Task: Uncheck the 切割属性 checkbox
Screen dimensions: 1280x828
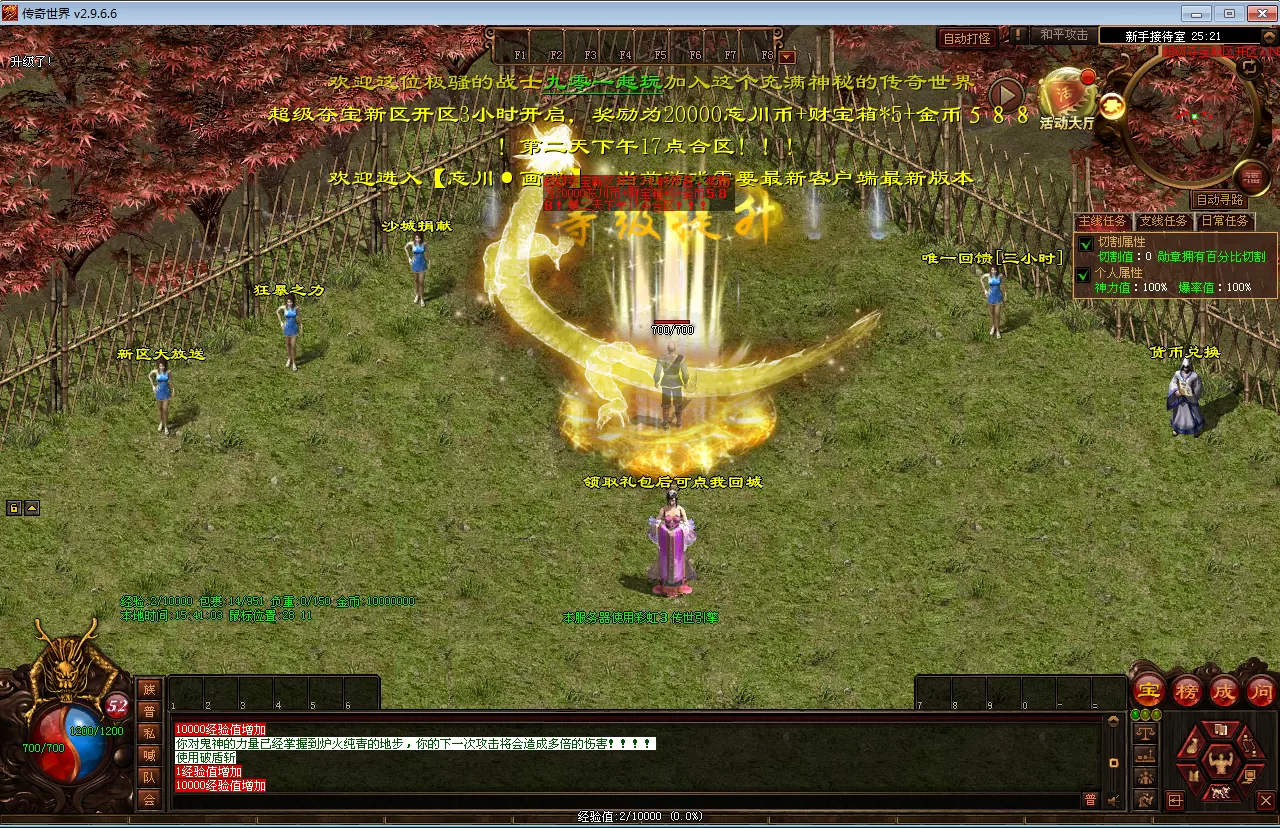Action: point(1085,244)
